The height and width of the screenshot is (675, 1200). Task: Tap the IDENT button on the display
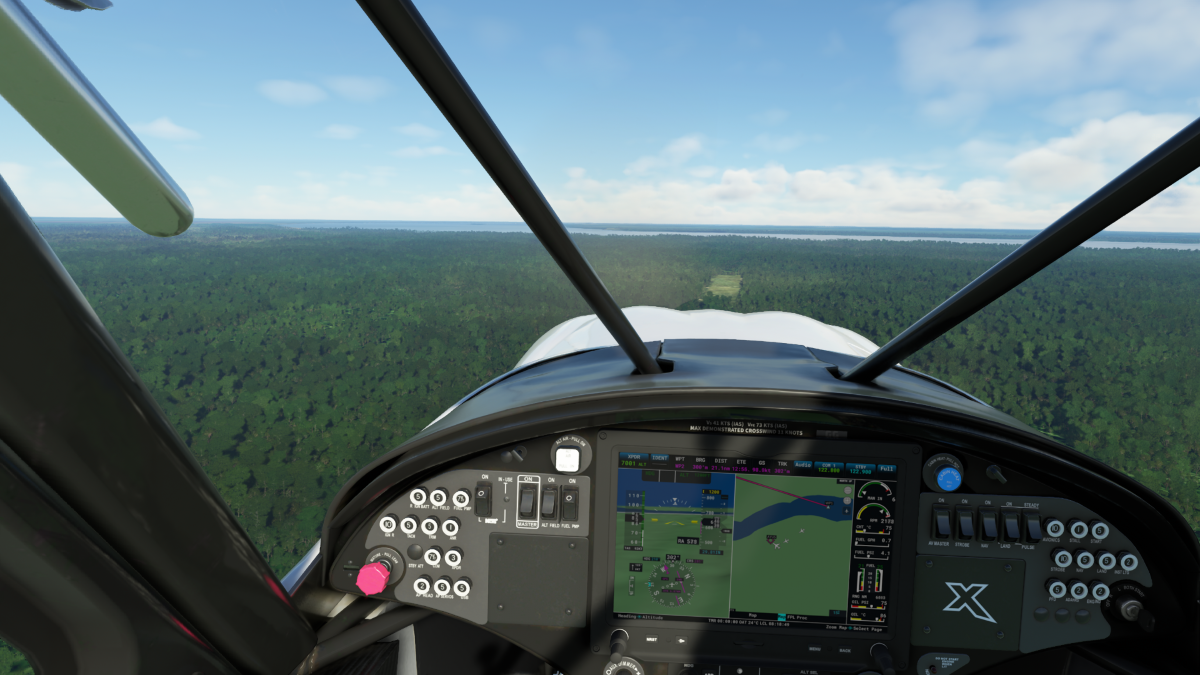(x=660, y=459)
